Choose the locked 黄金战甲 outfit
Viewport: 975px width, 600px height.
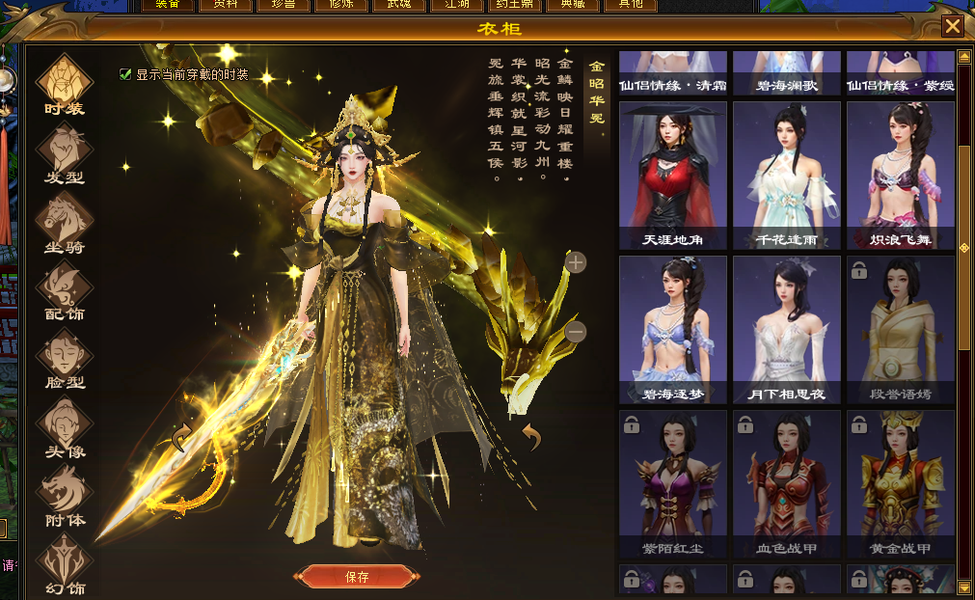point(900,483)
